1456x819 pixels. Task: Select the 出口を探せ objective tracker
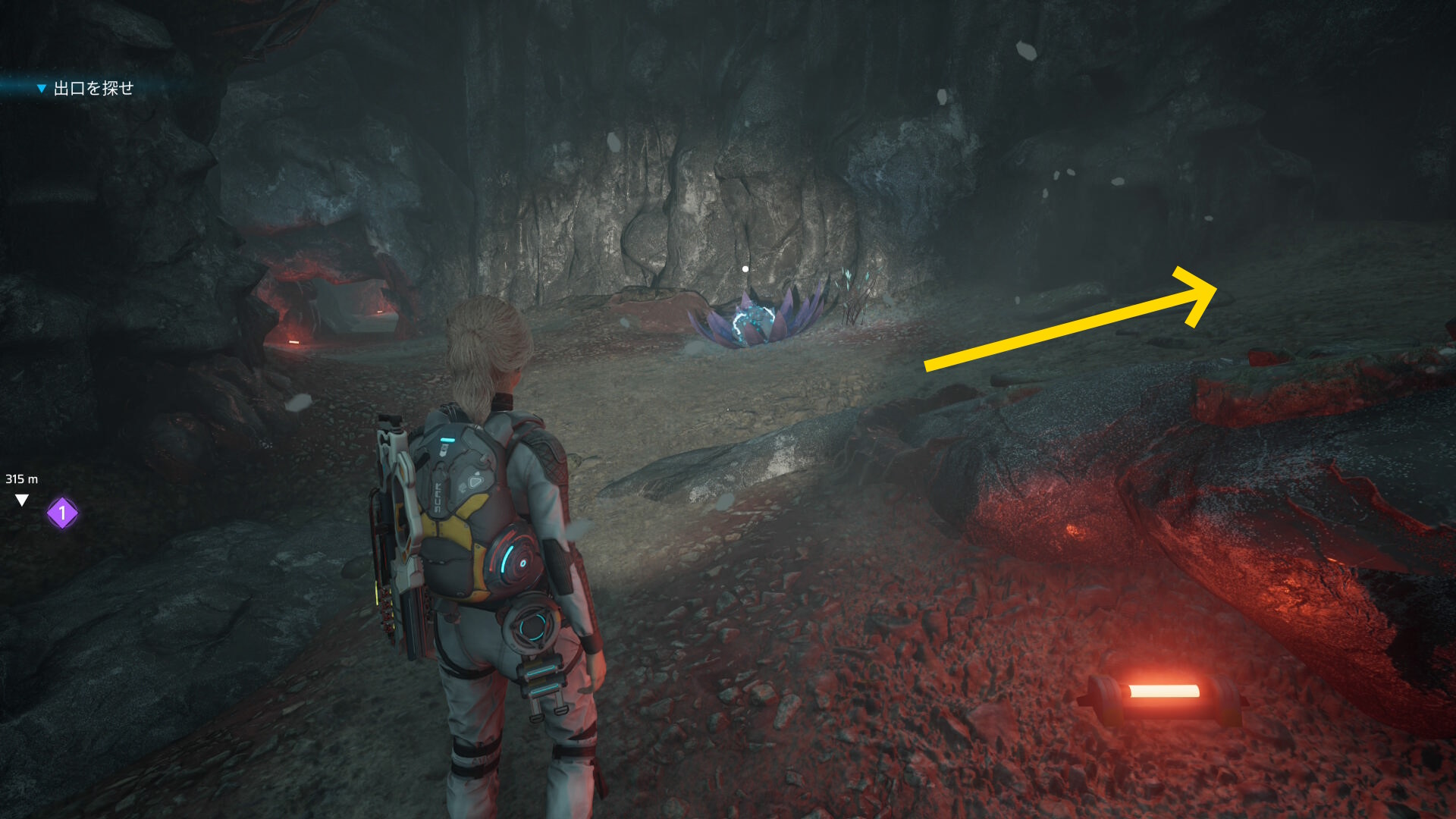tap(93, 89)
